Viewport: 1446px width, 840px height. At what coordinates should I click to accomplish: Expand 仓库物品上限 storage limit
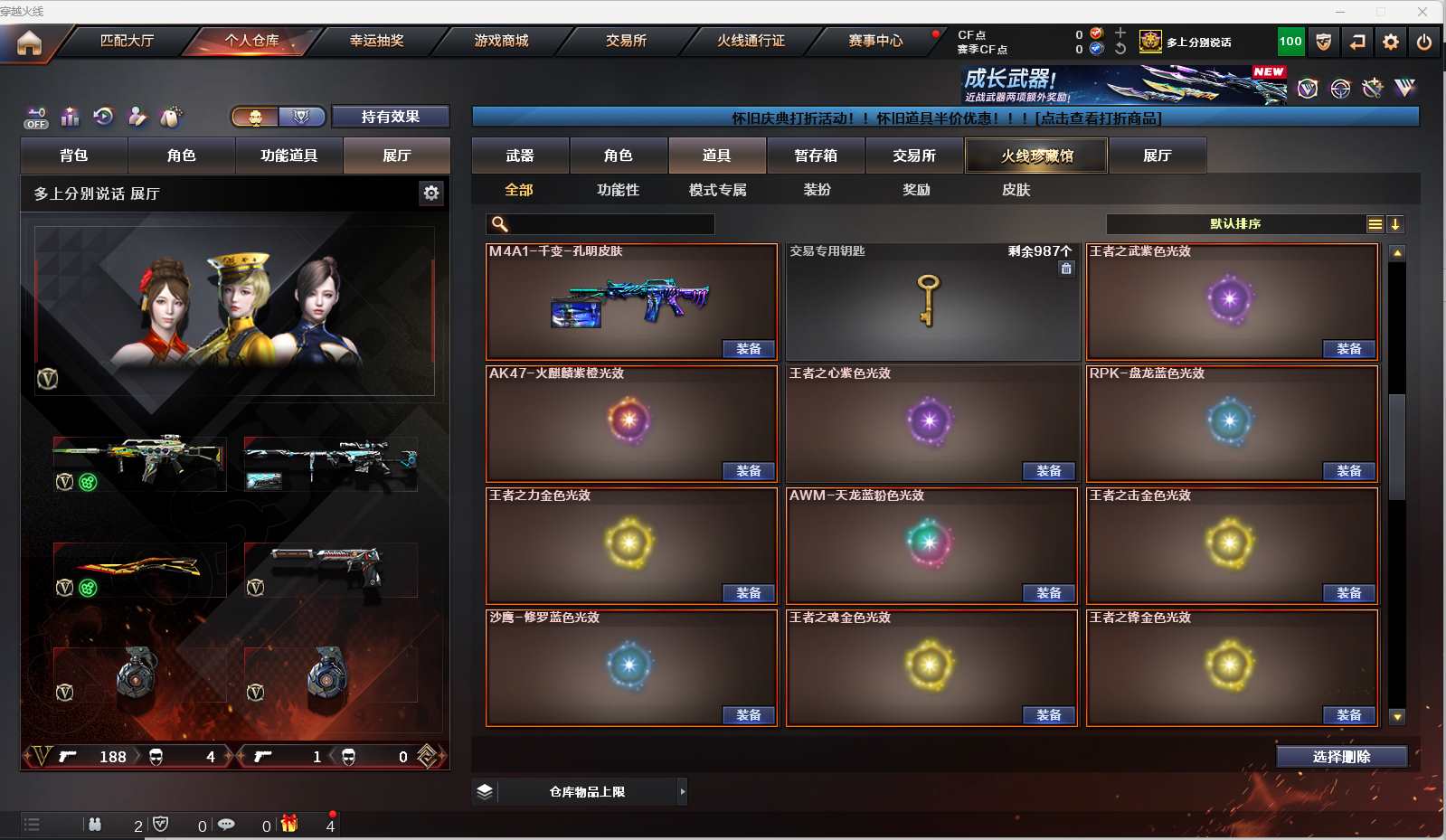(587, 792)
